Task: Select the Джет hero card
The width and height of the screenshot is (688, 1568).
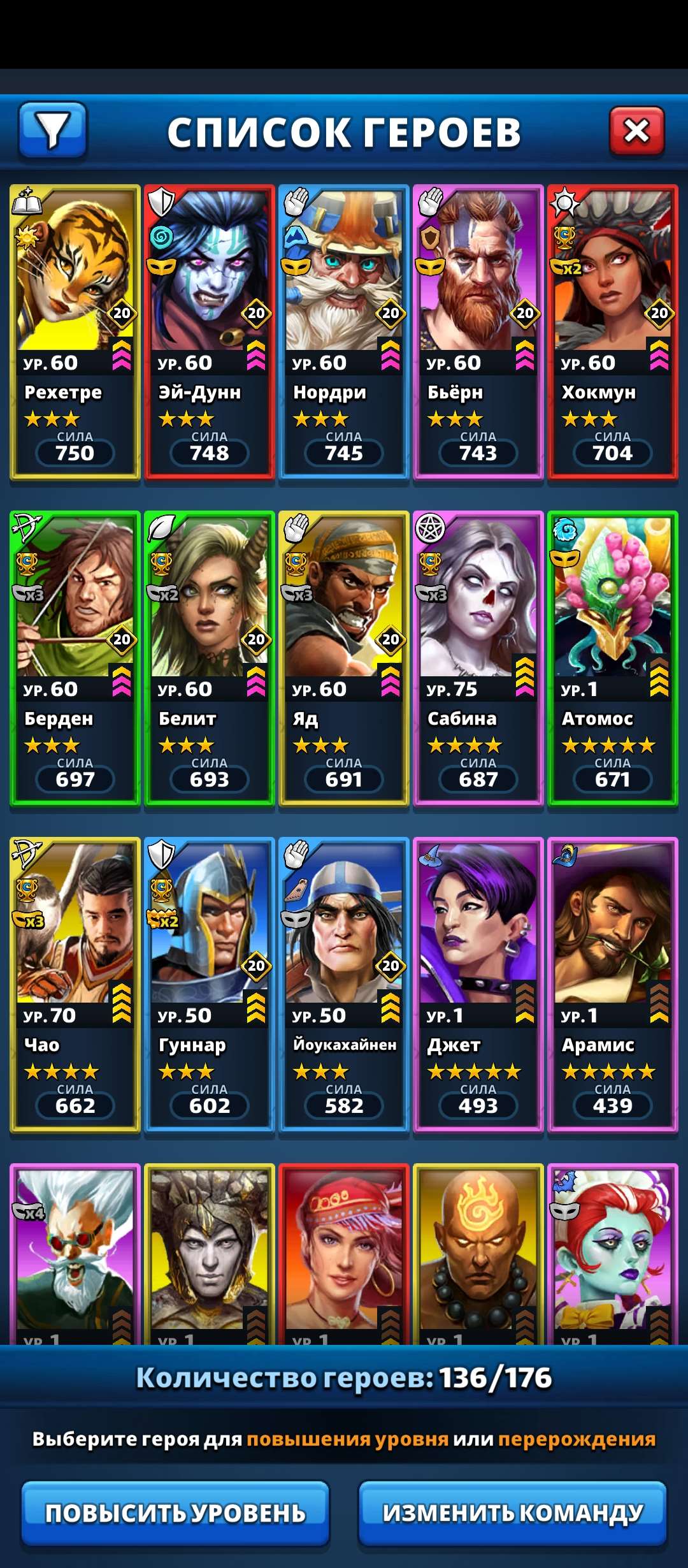Action: point(478,984)
